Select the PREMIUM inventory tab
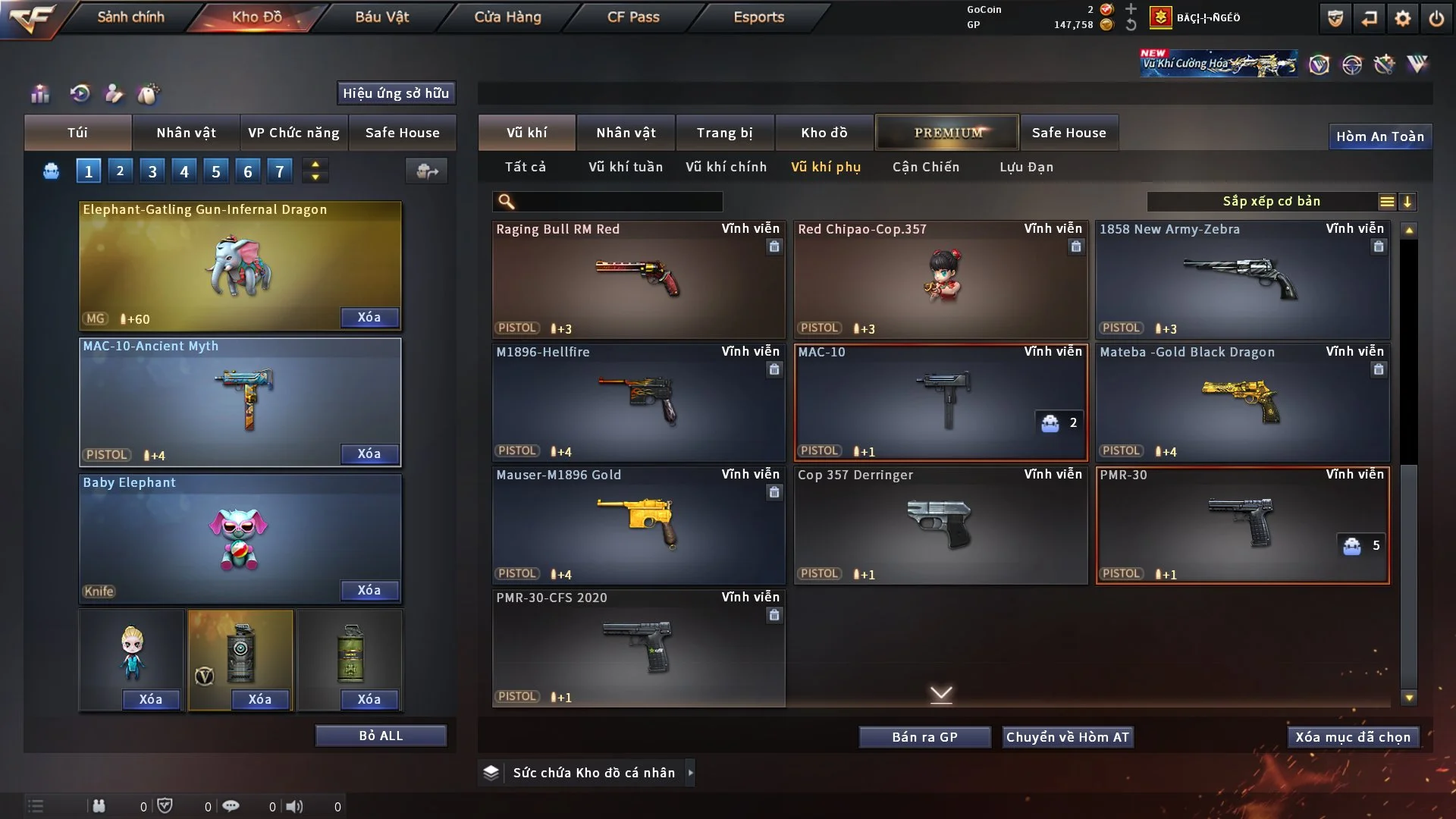The height and width of the screenshot is (819, 1456). (x=947, y=133)
